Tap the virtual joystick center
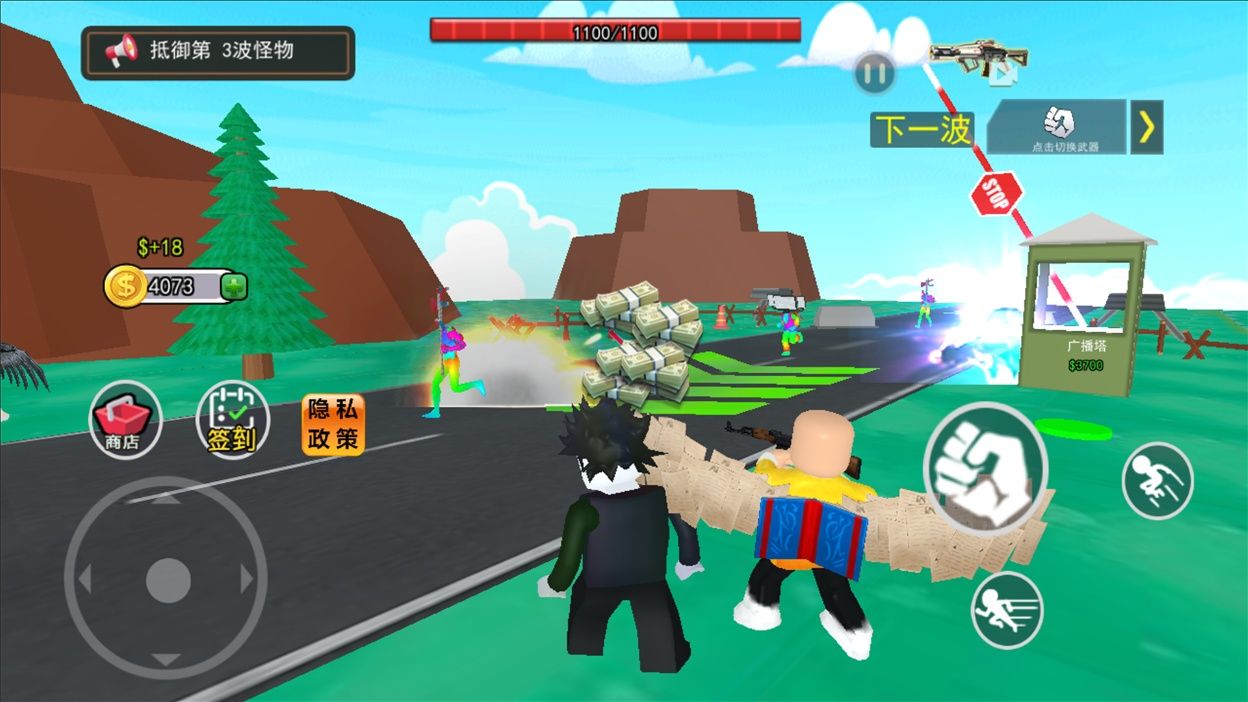This screenshot has height=702, width=1248. click(x=167, y=580)
